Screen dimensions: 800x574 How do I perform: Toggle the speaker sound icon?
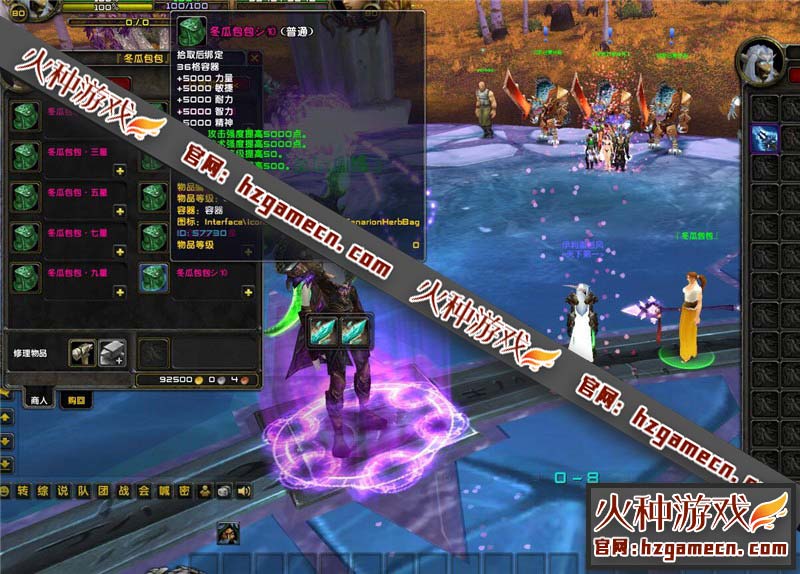[x=243, y=490]
